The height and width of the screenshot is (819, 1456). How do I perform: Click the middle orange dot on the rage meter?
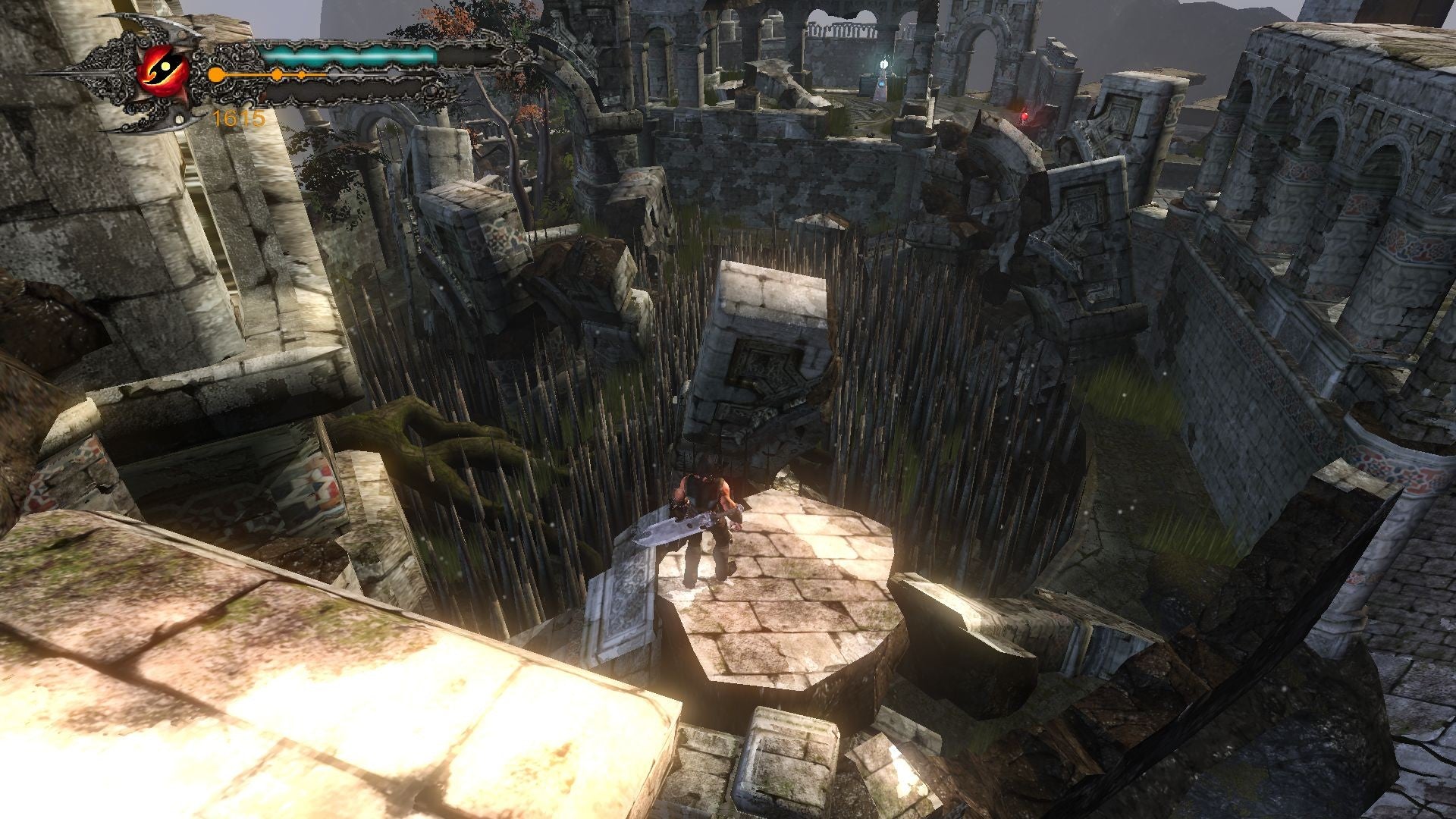tap(276, 74)
